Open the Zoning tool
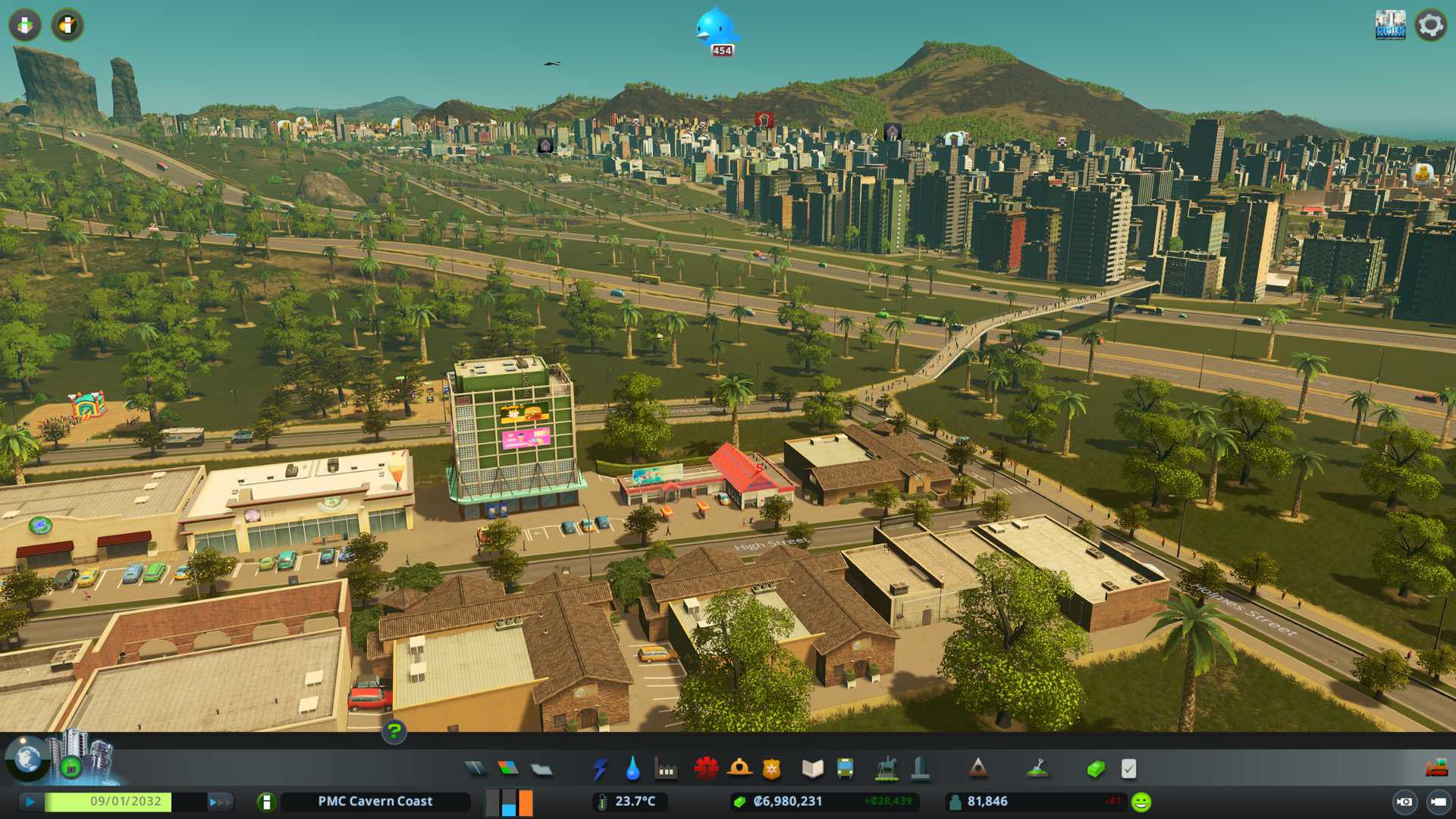The width and height of the screenshot is (1456, 819). click(508, 769)
